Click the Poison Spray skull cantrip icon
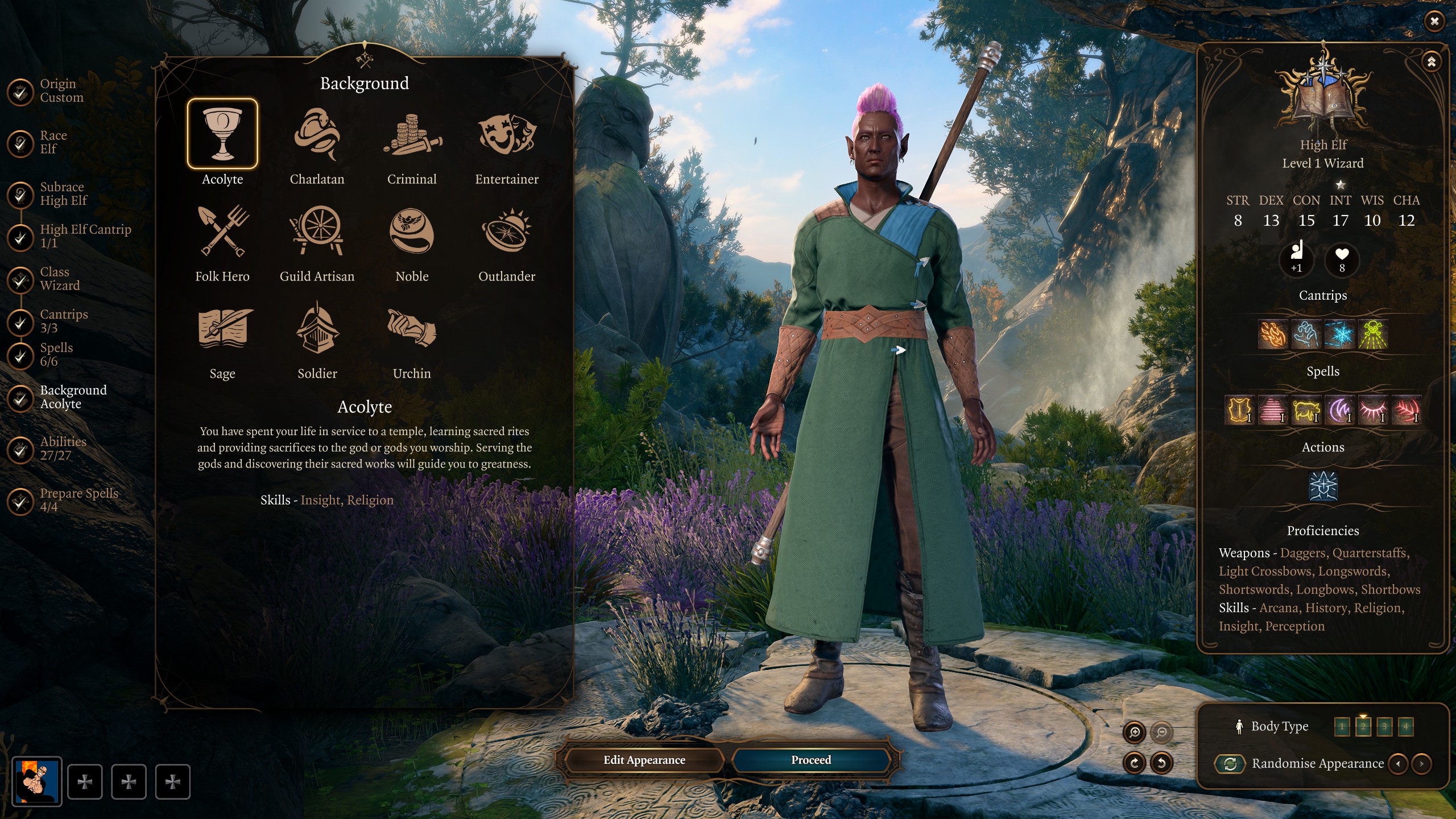 (1372, 336)
